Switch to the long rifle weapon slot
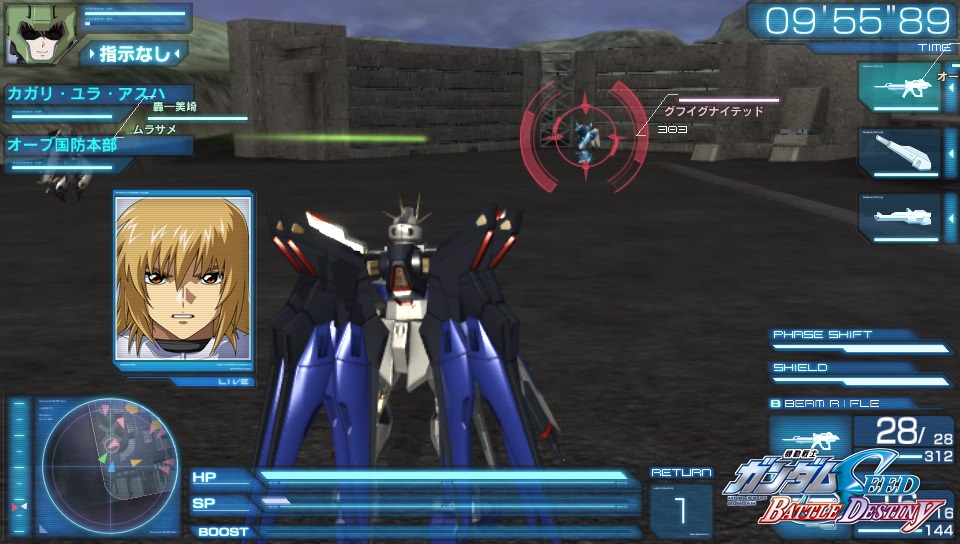The width and height of the screenshot is (960, 544). click(x=898, y=214)
